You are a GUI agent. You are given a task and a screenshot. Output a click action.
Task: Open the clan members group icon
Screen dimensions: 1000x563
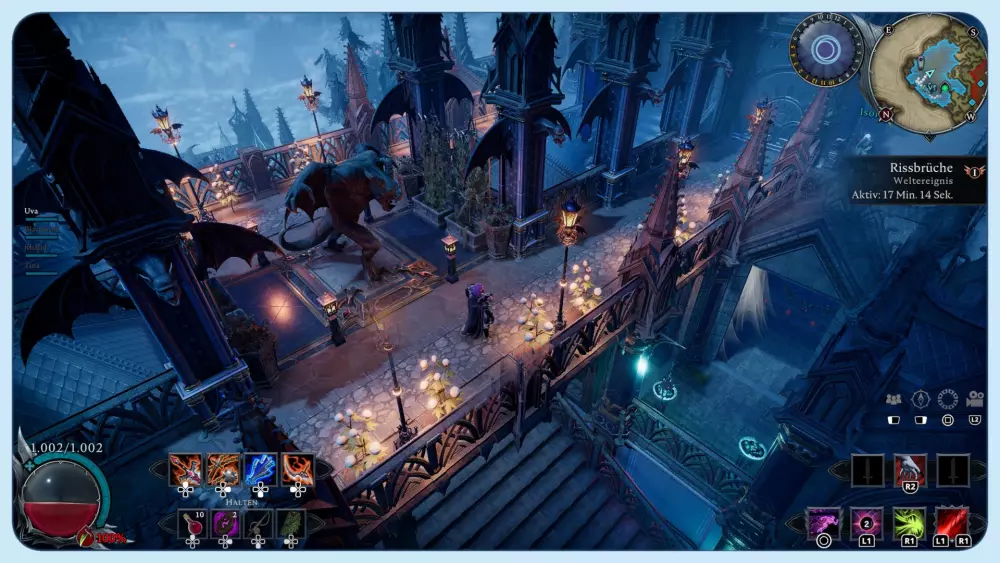[894, 399]
